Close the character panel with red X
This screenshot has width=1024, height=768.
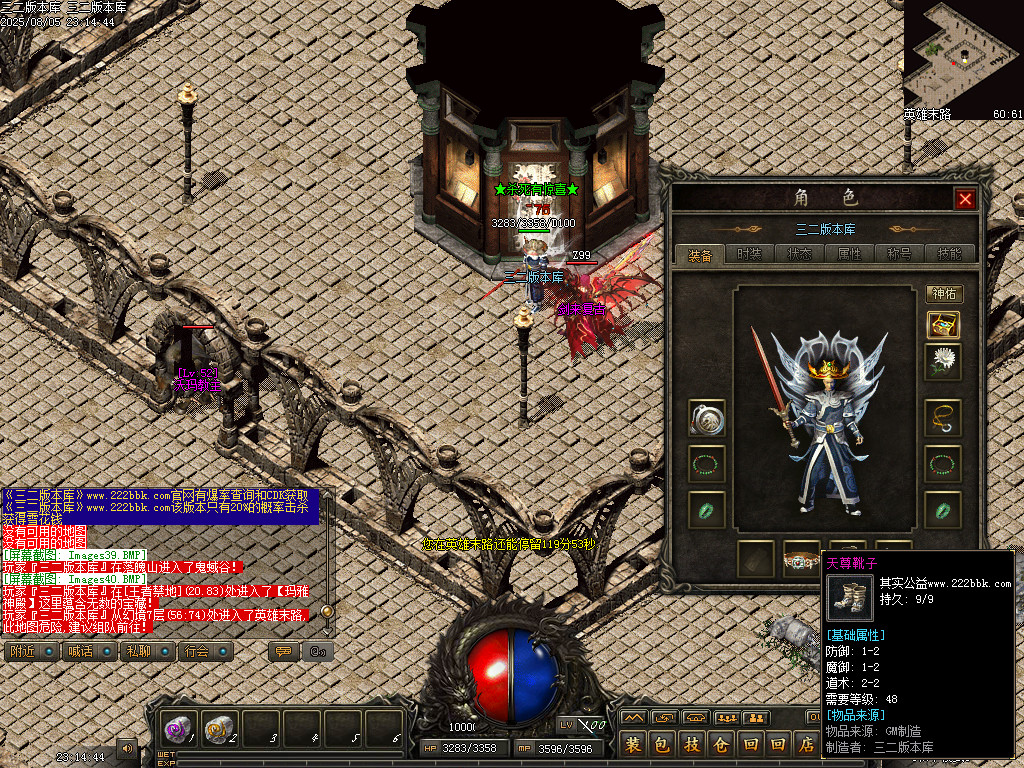(x=965, y=199)
